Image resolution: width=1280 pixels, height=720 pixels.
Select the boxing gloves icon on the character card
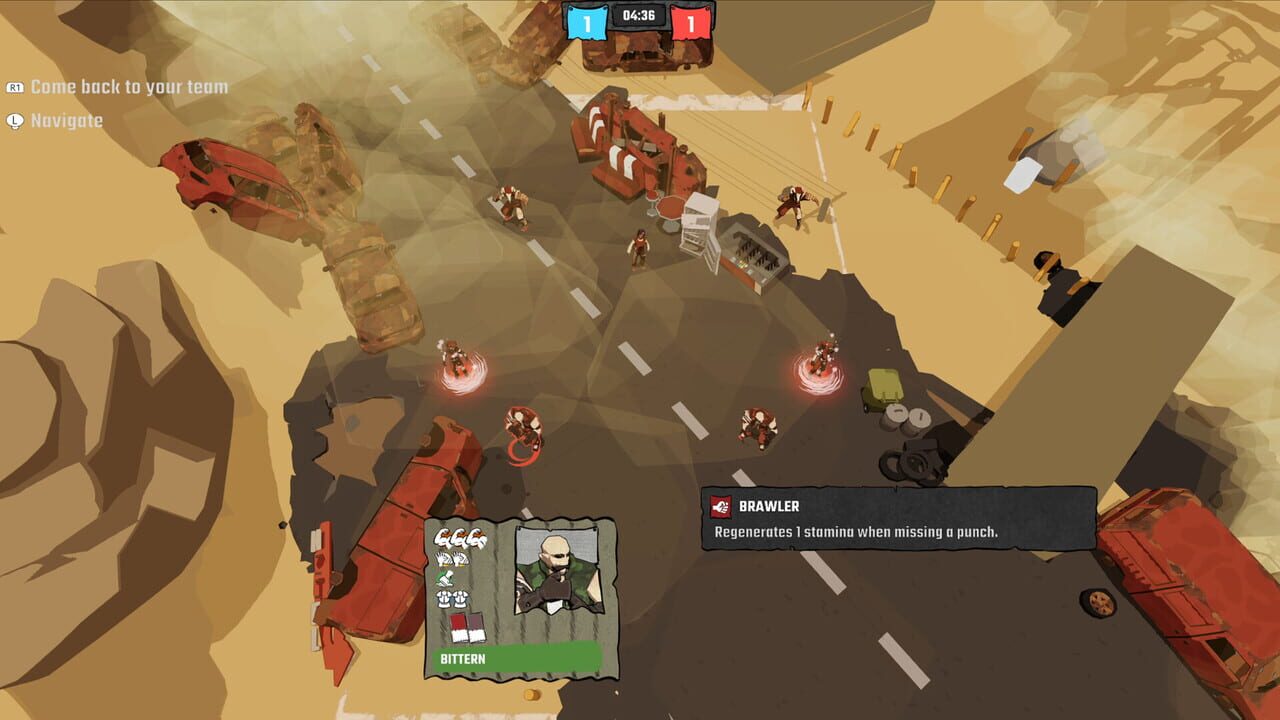pos(451,560)
